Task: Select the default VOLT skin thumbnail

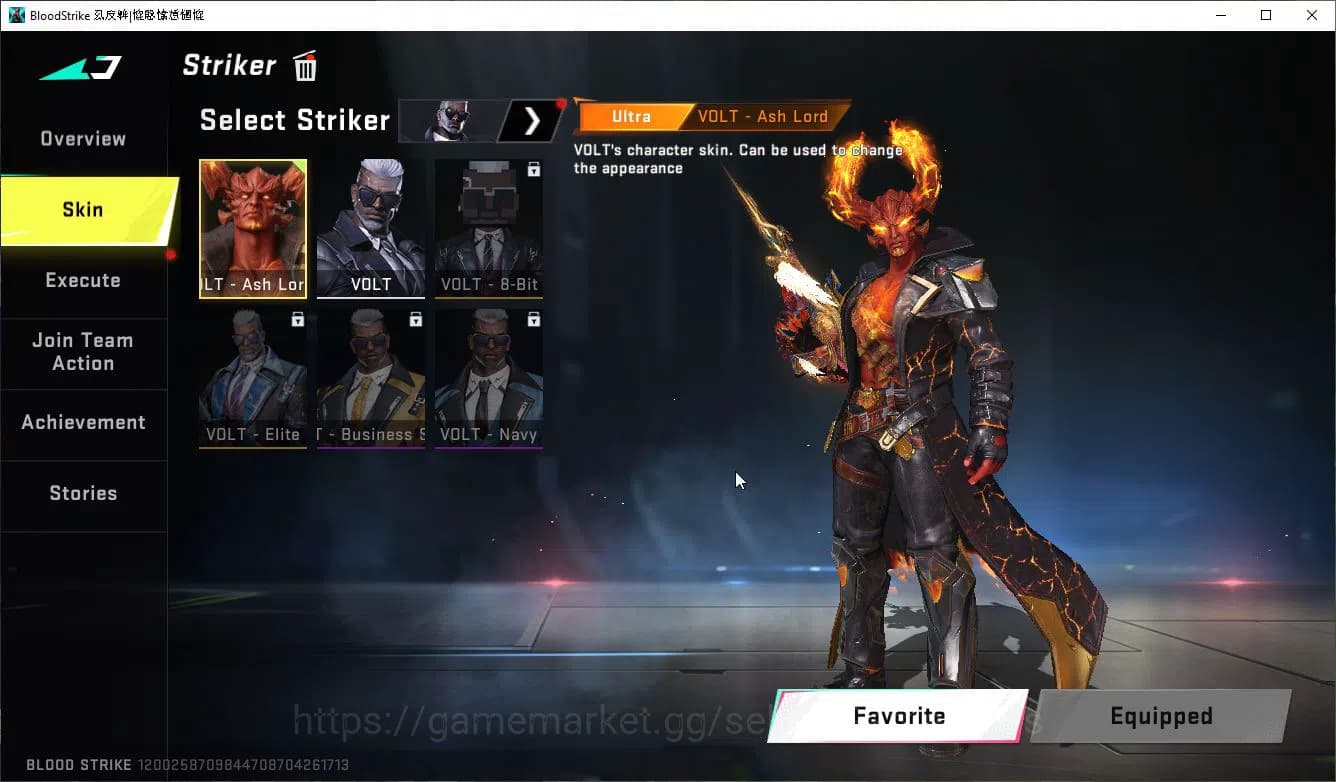Action: pos(371,228)
